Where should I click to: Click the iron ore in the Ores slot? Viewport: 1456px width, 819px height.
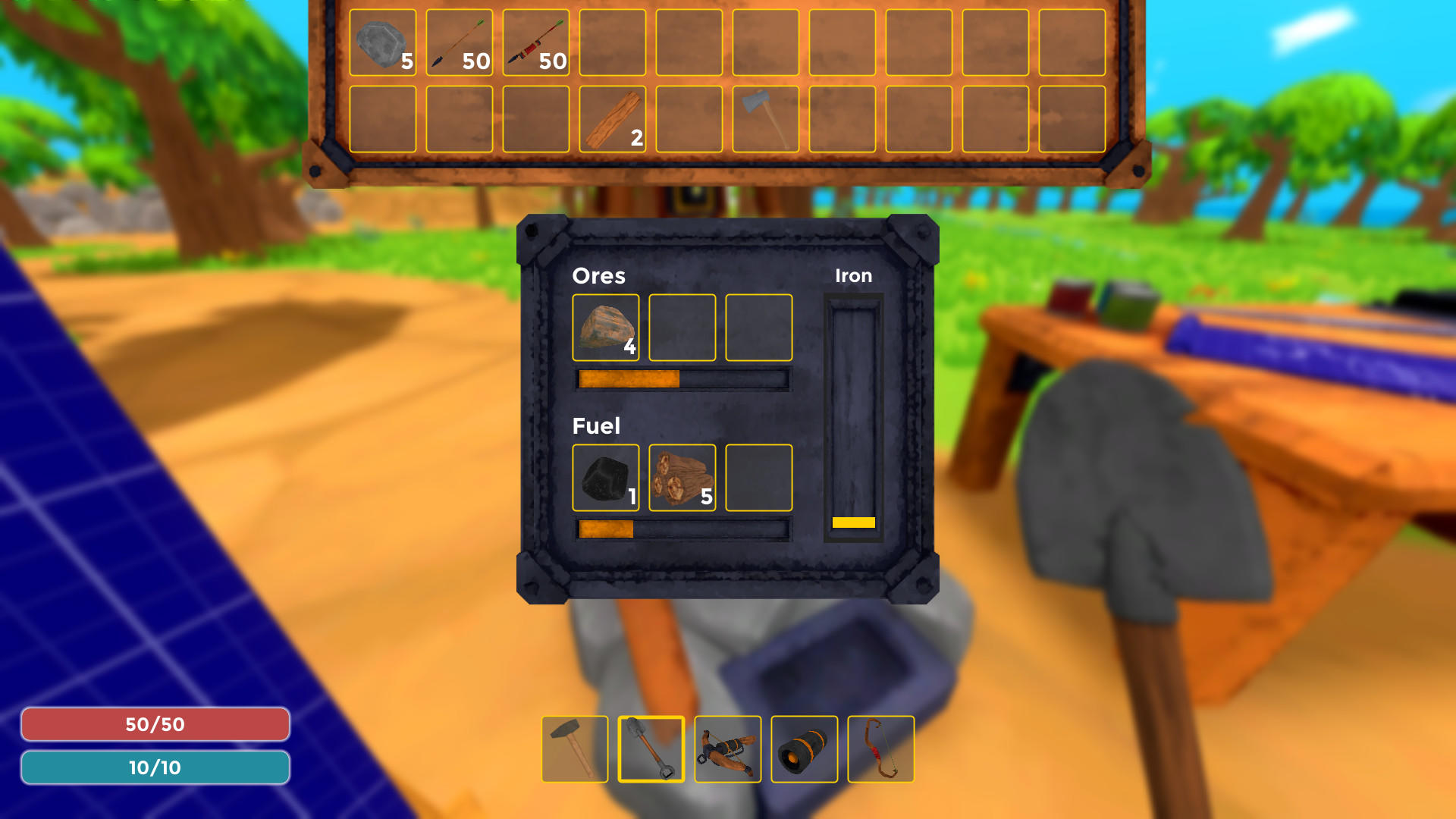tap(604, 328)
